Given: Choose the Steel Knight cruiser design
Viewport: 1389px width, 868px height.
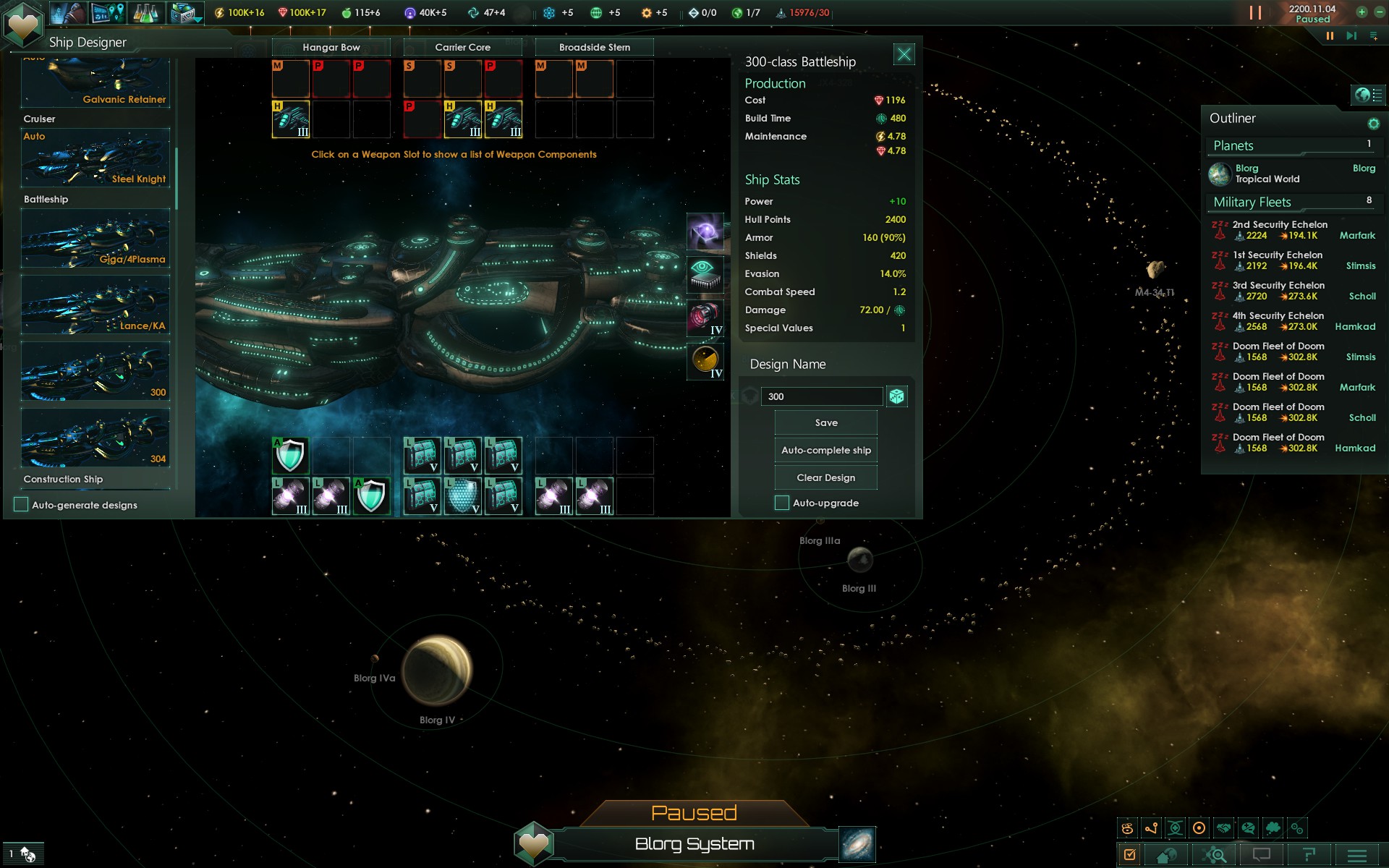Looking at the screenshot, I should [95, 158].
